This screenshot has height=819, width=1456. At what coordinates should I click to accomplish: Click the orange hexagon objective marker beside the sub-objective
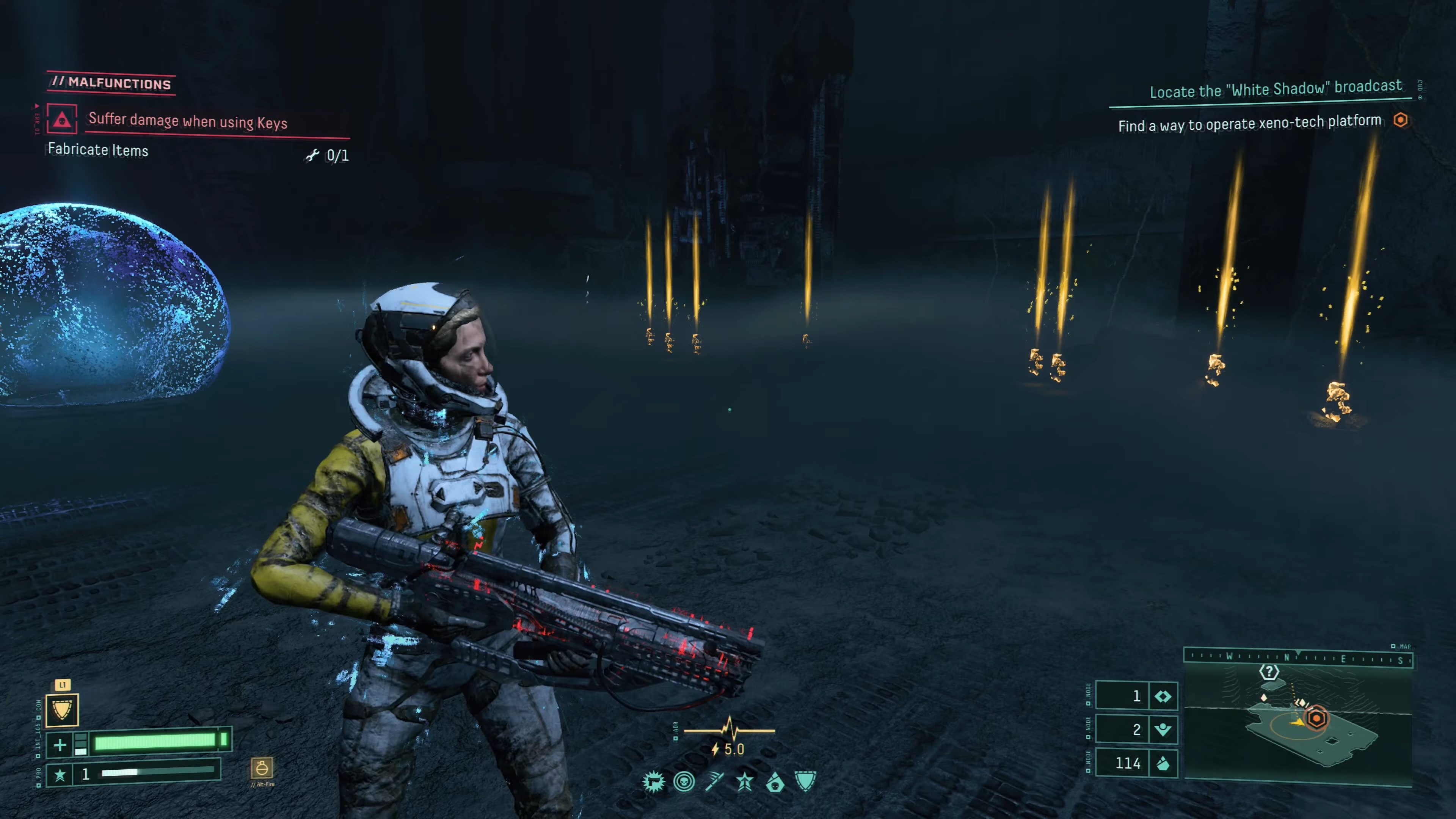click(x=1400, y=121)
